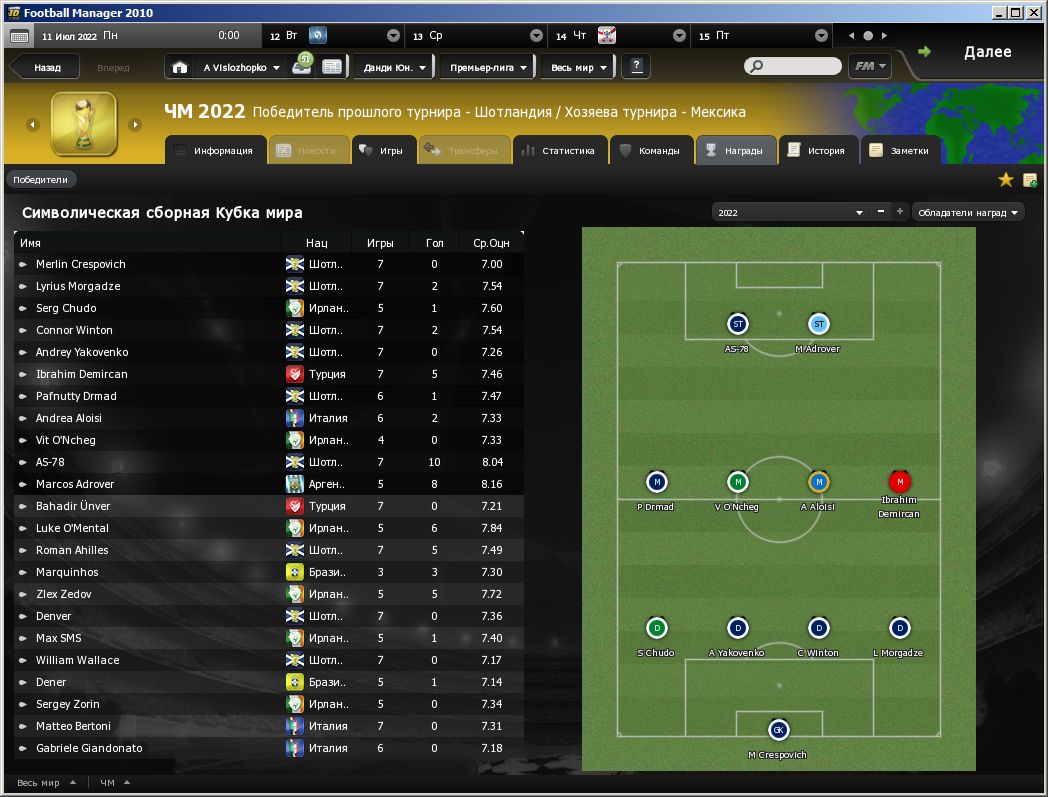Select the Команды tab

pyautogui.click(x=650, y=151)
